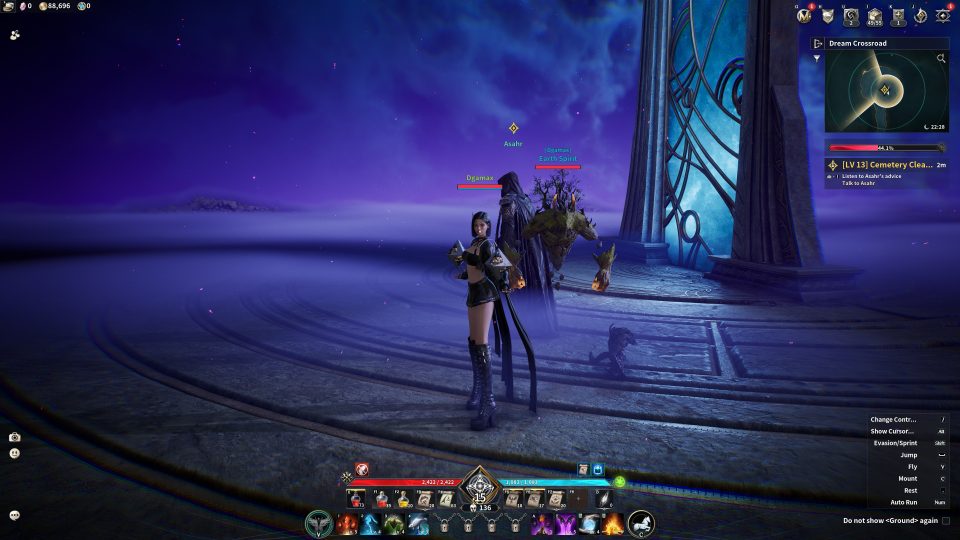Tick the Do not show Ground again checkbox

946,520
